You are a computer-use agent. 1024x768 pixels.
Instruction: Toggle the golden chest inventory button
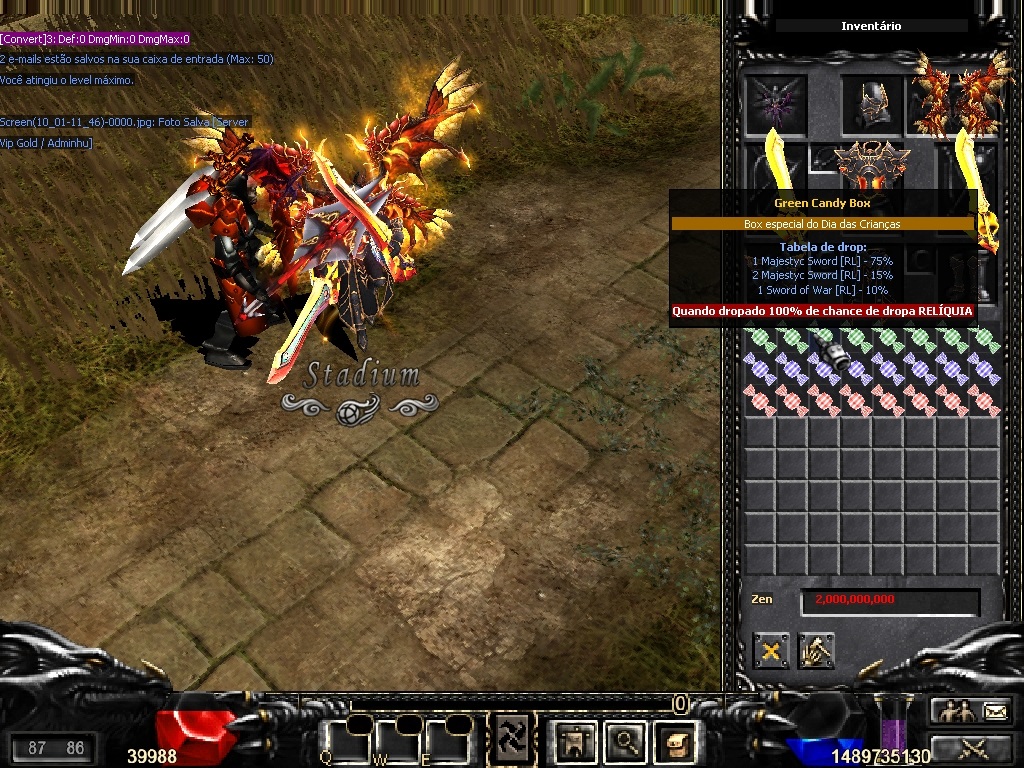(675, 741)
